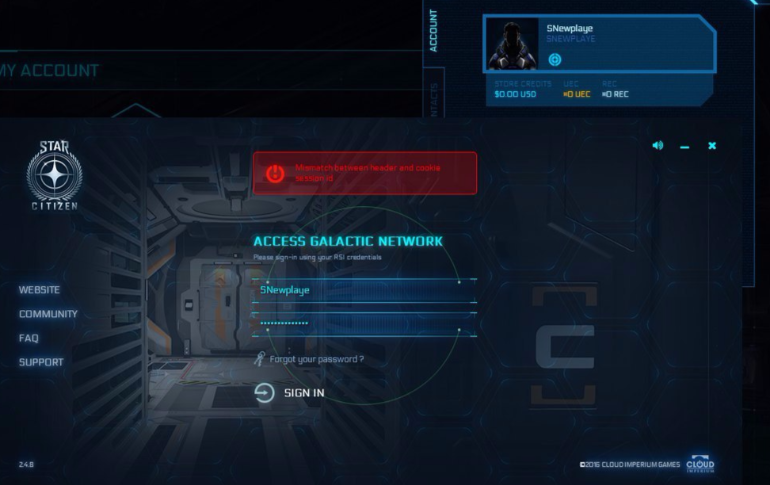This screenshot has height=485, width=770.
Task: Open the COMMUNITY link
Action: [x=48, y=314]
